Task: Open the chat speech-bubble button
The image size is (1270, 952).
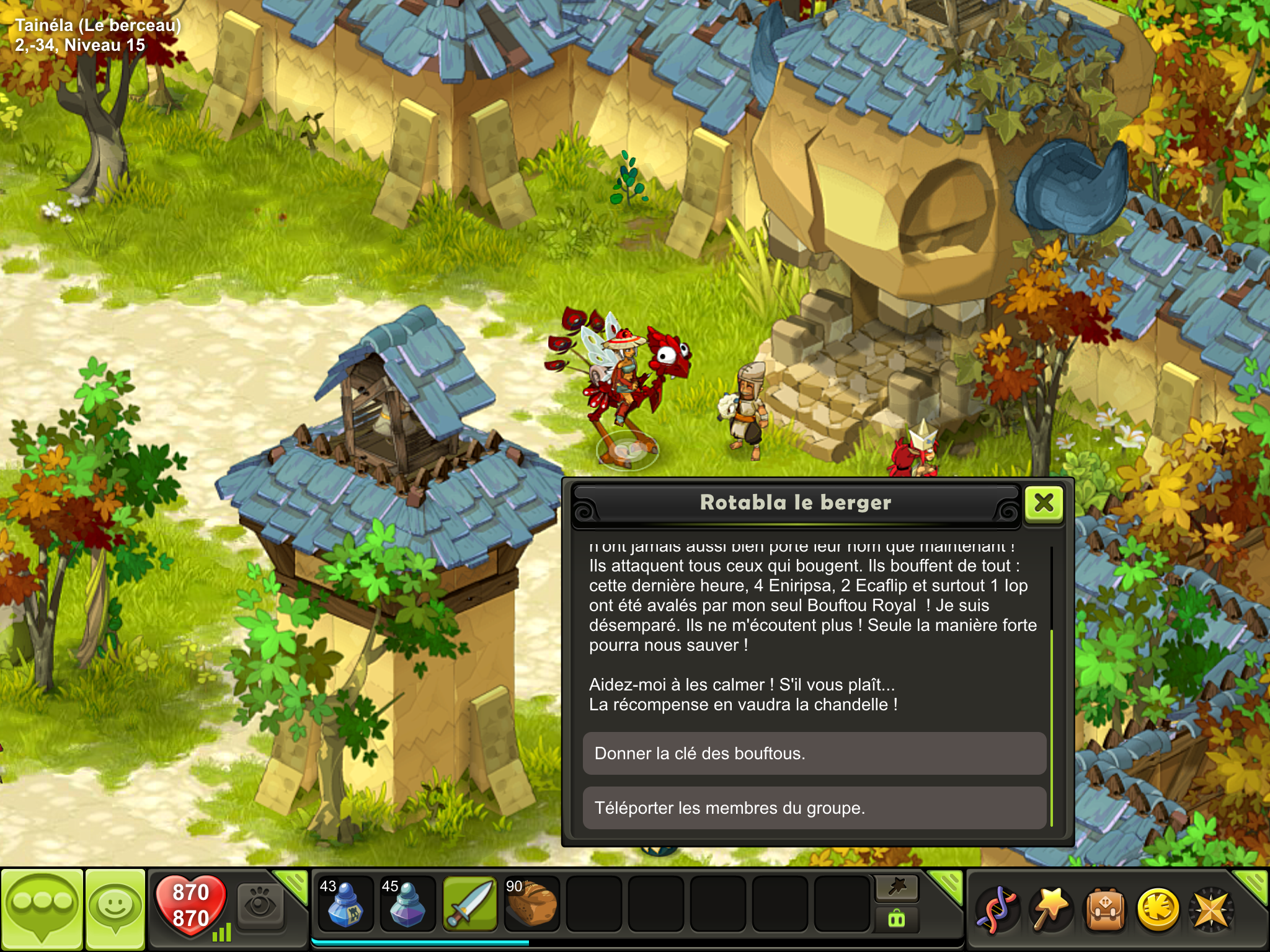Action: click(42, 908)
